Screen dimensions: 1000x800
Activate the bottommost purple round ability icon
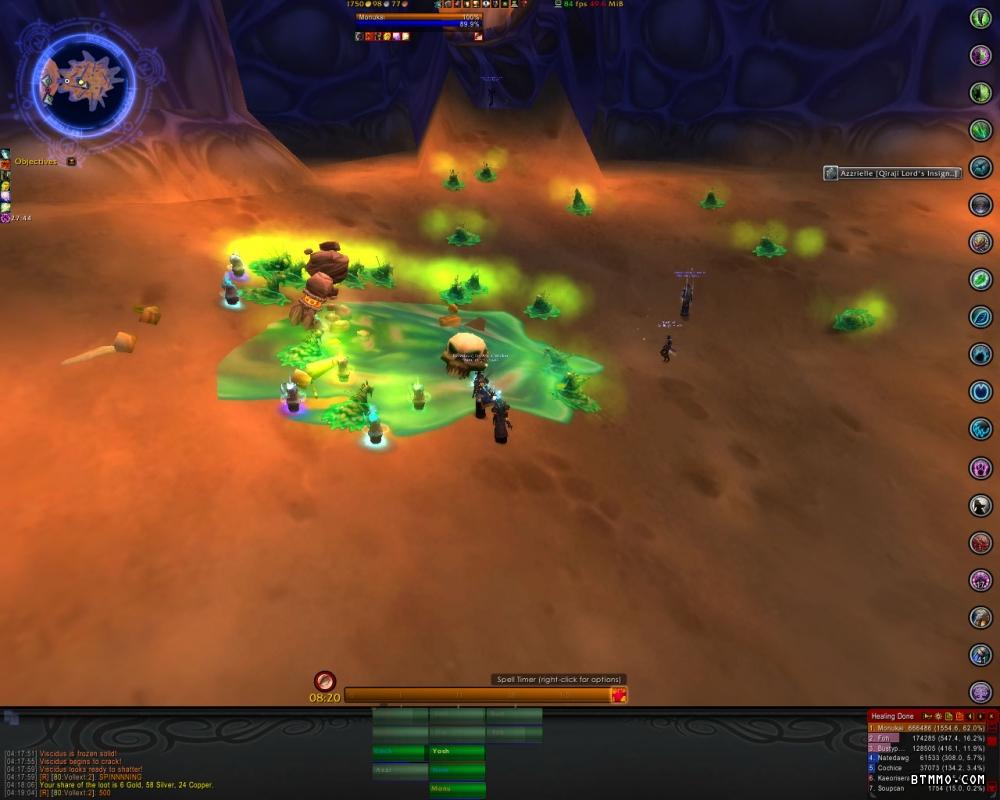[980, 692]
